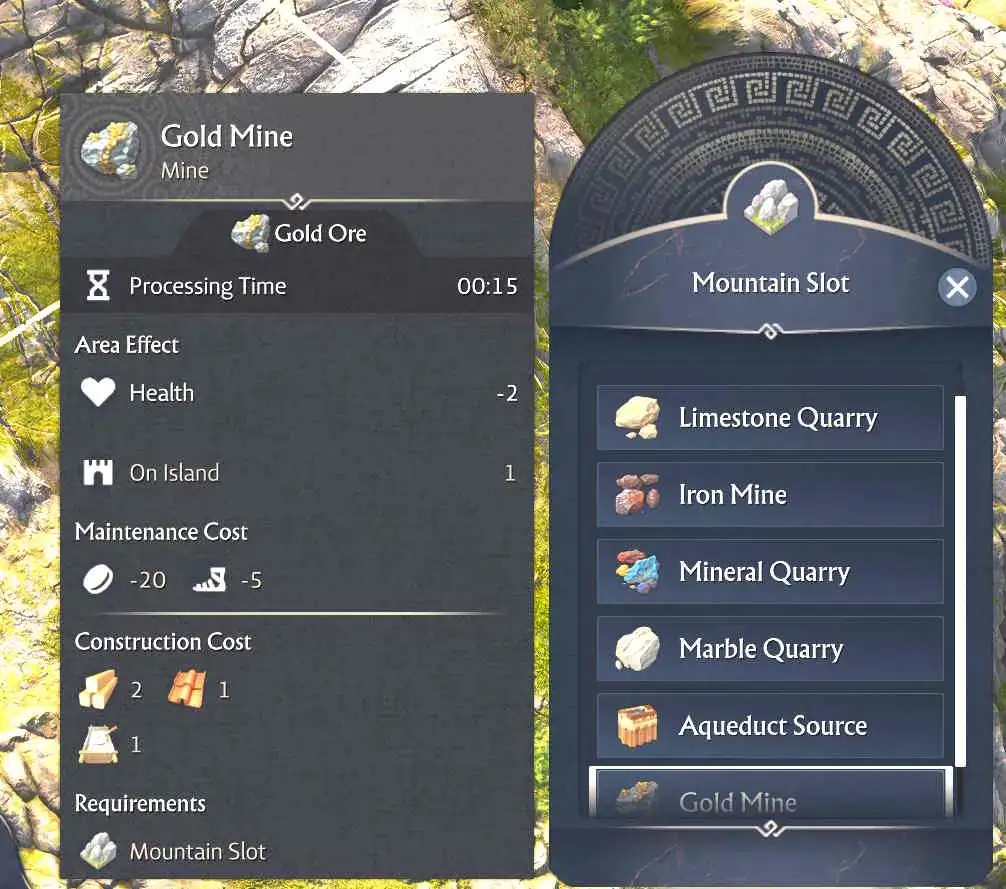Select Marble Quarry building

coord(769,649)
